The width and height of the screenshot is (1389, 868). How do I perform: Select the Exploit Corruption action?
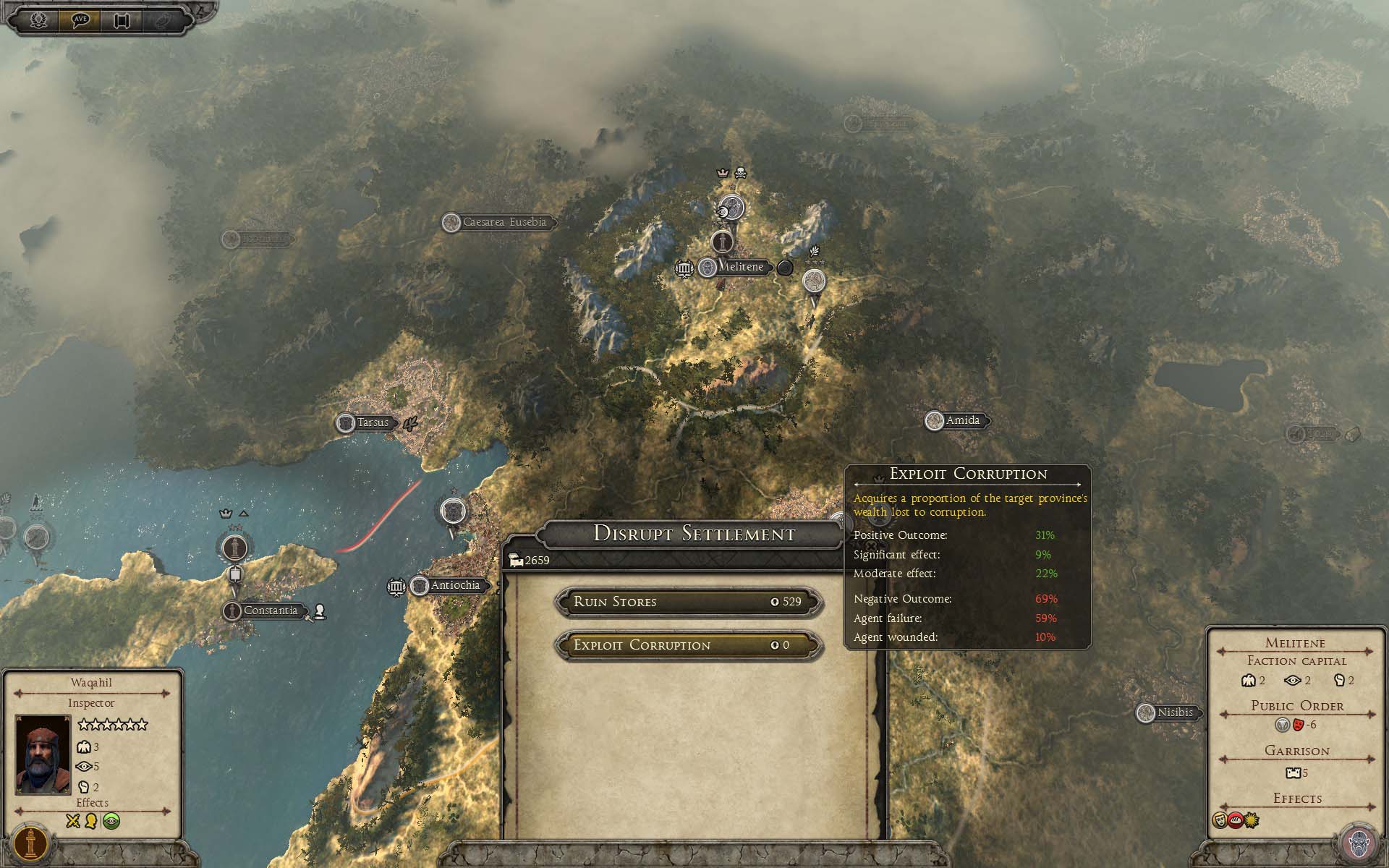tap(688, 645)
